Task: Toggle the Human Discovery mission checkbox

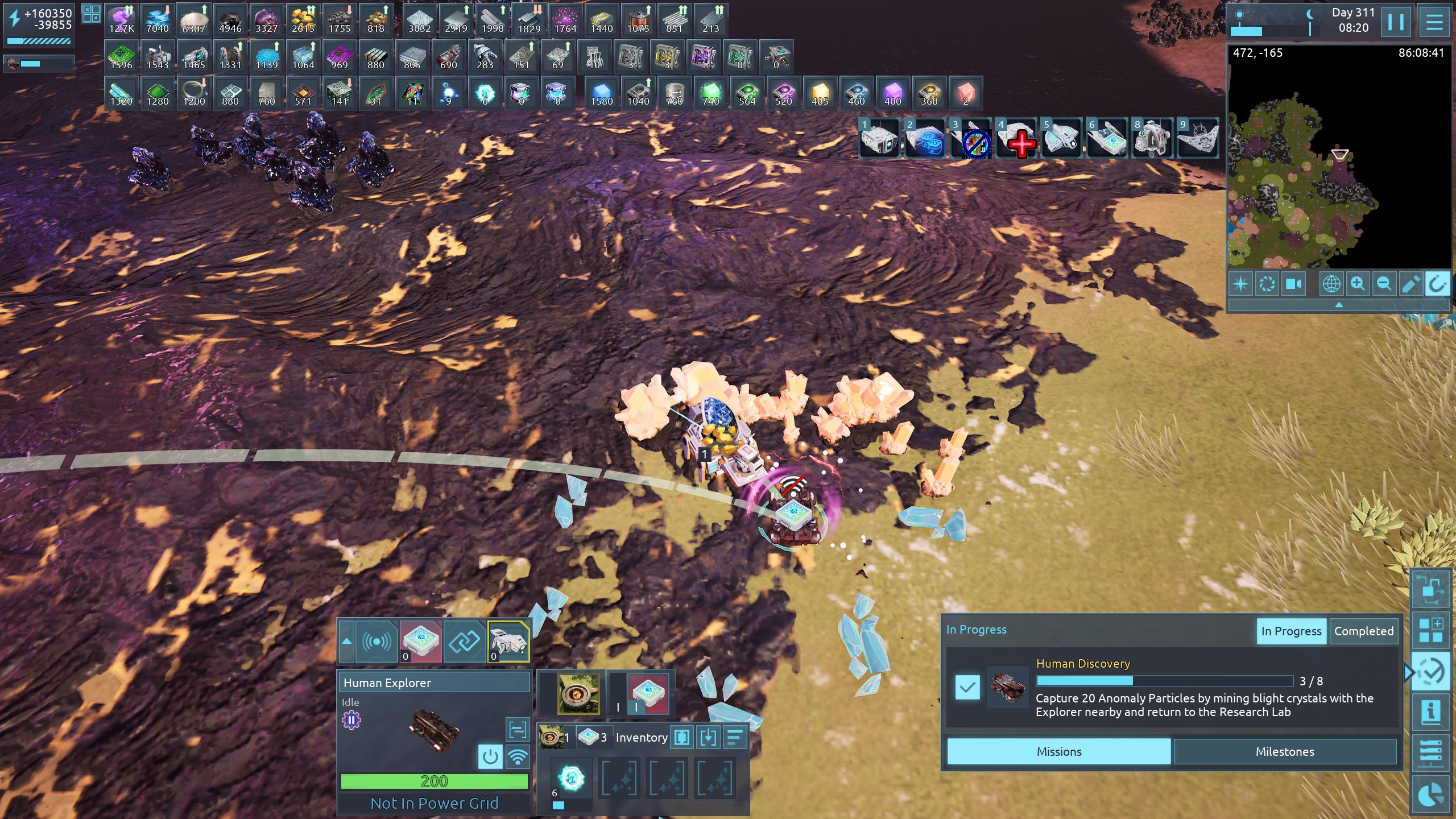Action: (967, 687)
